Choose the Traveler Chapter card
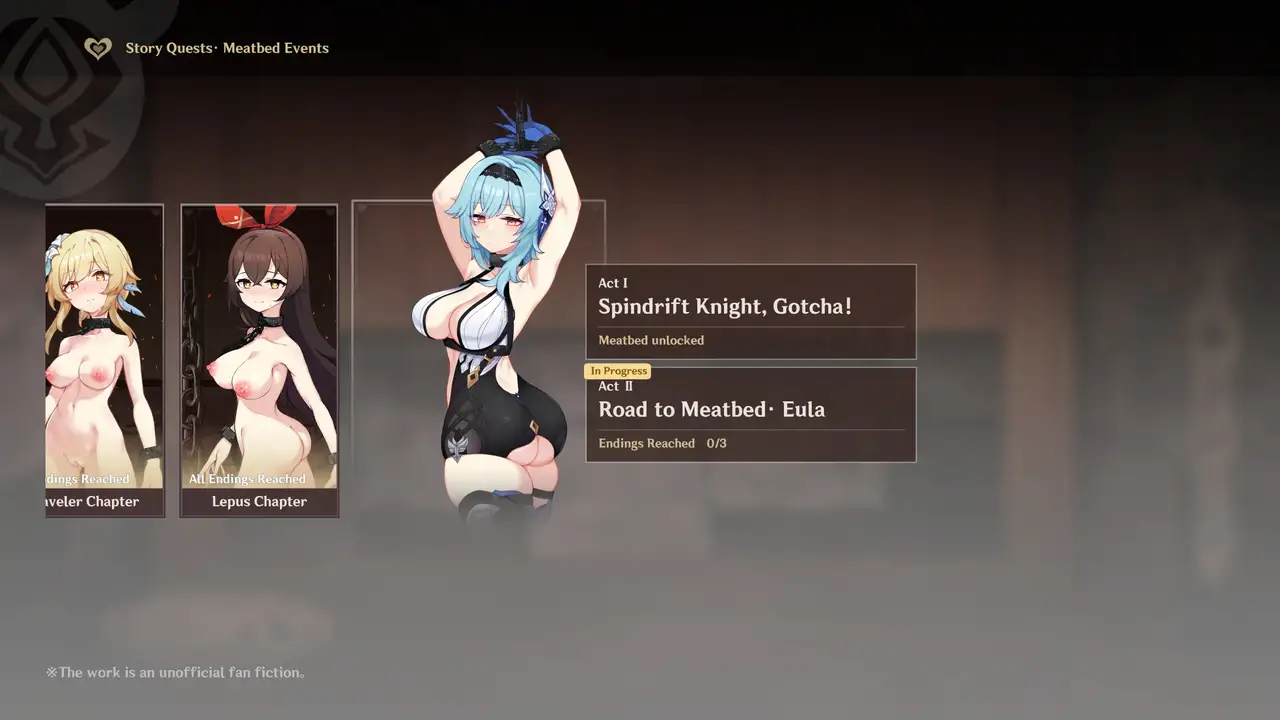Viewport: 1280px width, 720px height. click(x=105, y=361)
